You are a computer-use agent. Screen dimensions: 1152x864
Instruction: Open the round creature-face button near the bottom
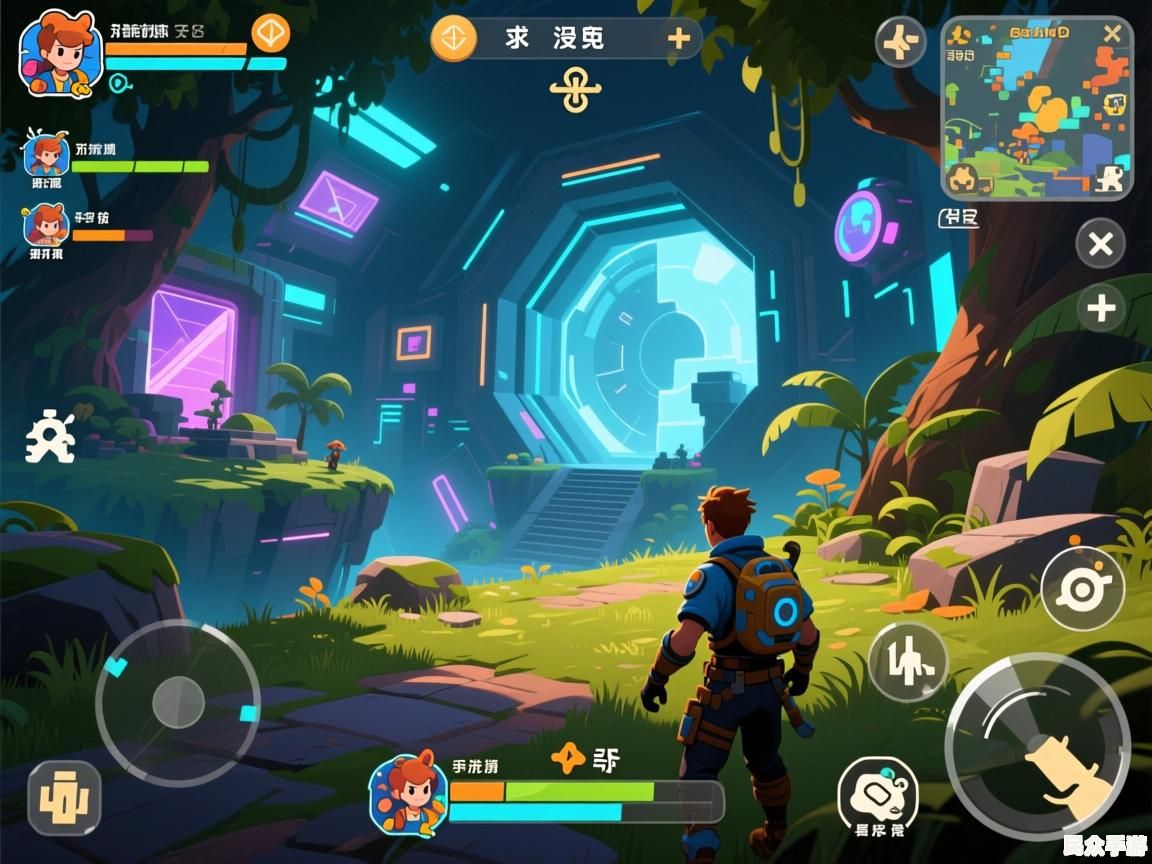[877, 795]
